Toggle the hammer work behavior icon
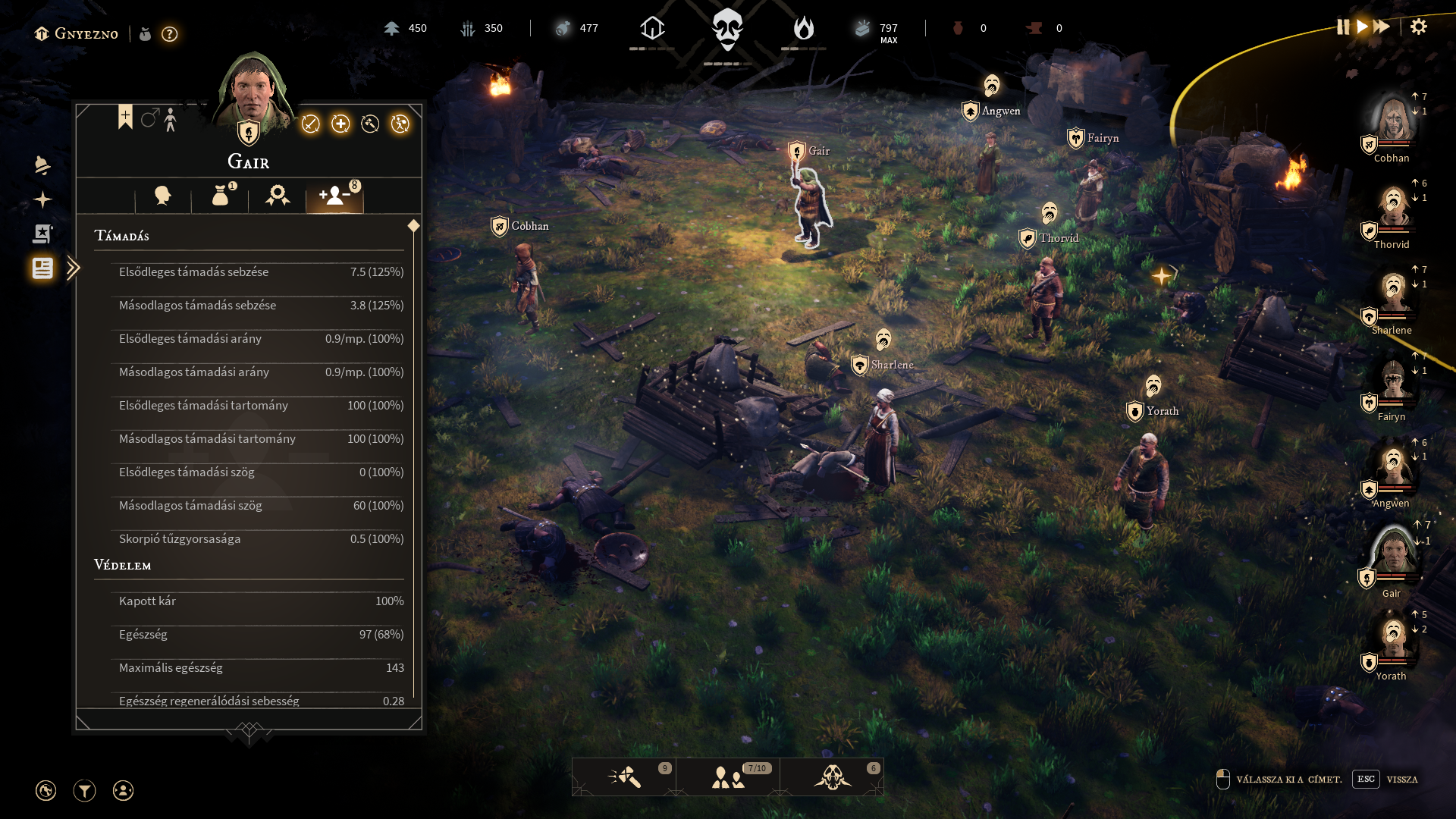Screen dimensions: 1456x819 tap(370, 124)
